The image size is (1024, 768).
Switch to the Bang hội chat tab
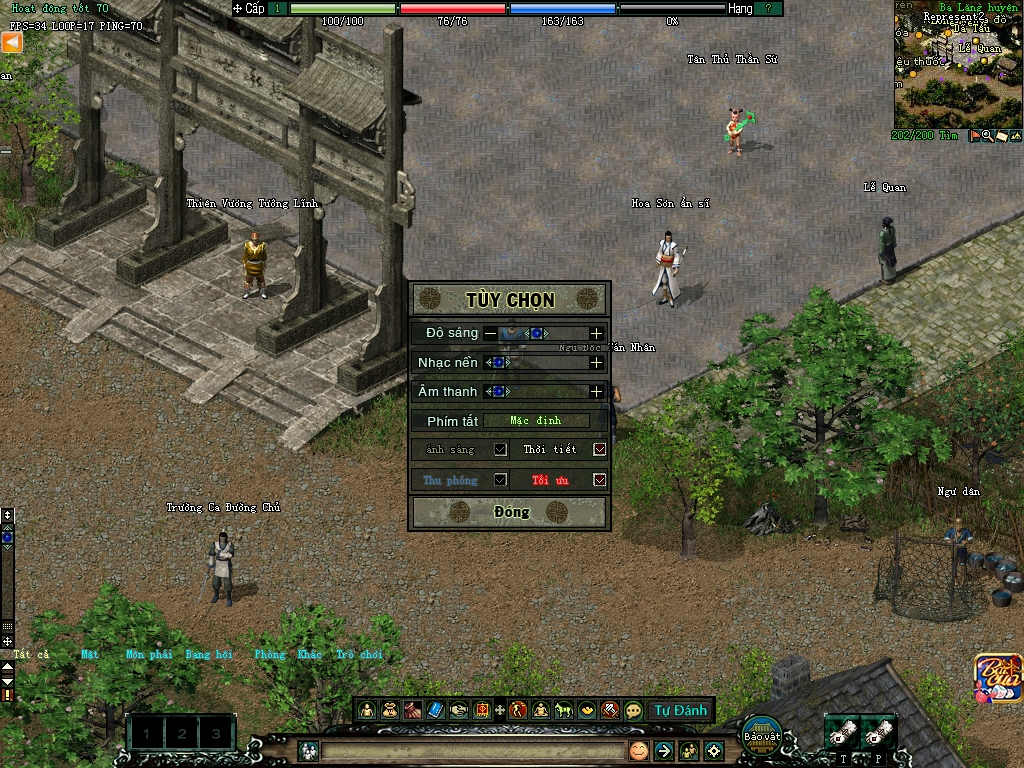tap(208, 655)
